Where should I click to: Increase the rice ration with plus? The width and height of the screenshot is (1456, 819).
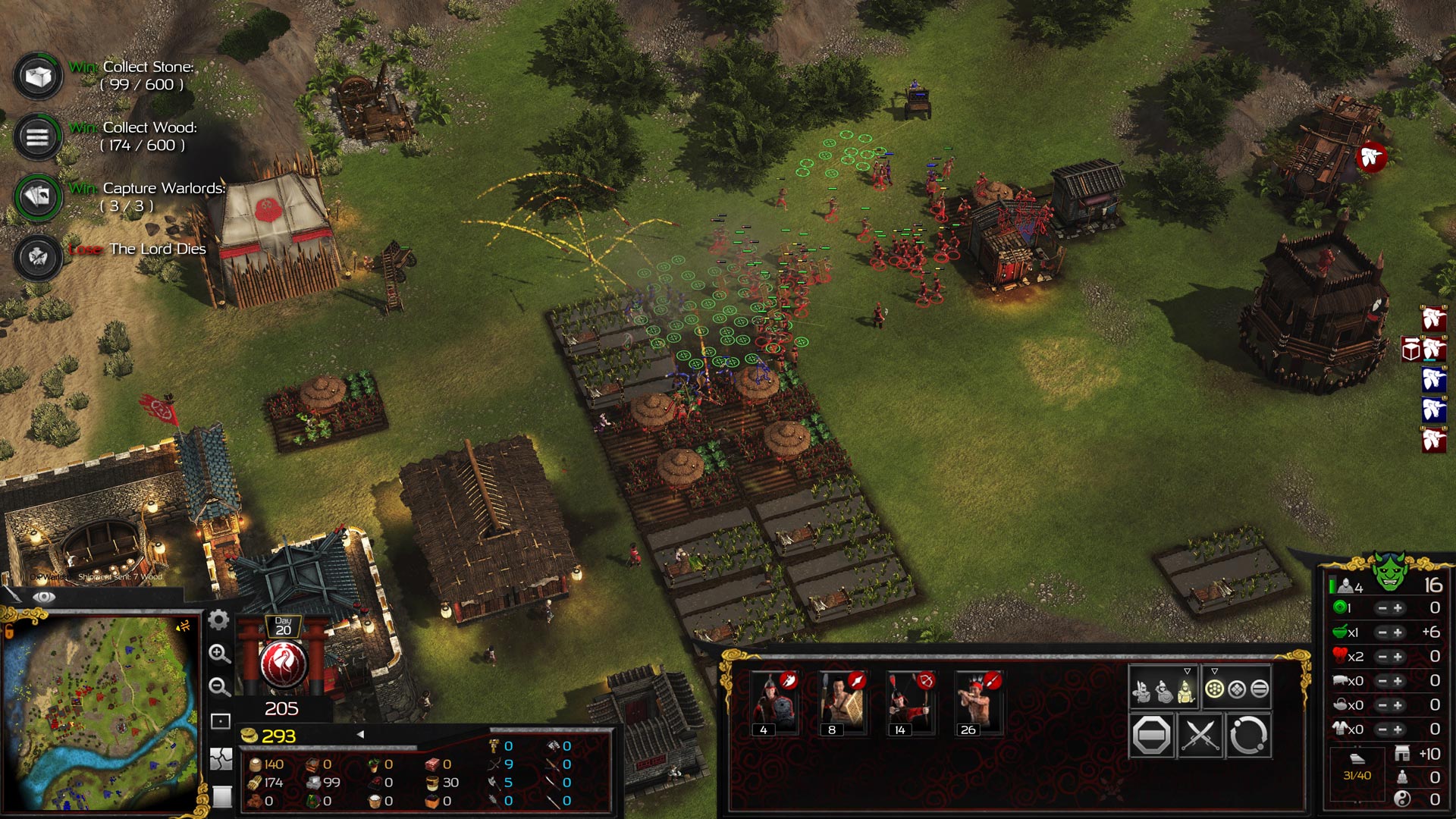pyautogui.click(x=1398, y=632)
